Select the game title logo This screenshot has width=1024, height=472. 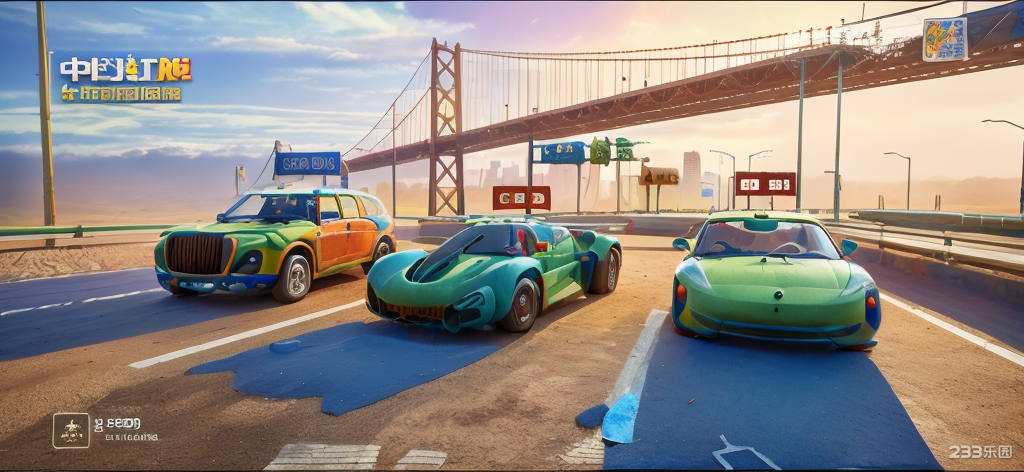click(x=125, y=79)
